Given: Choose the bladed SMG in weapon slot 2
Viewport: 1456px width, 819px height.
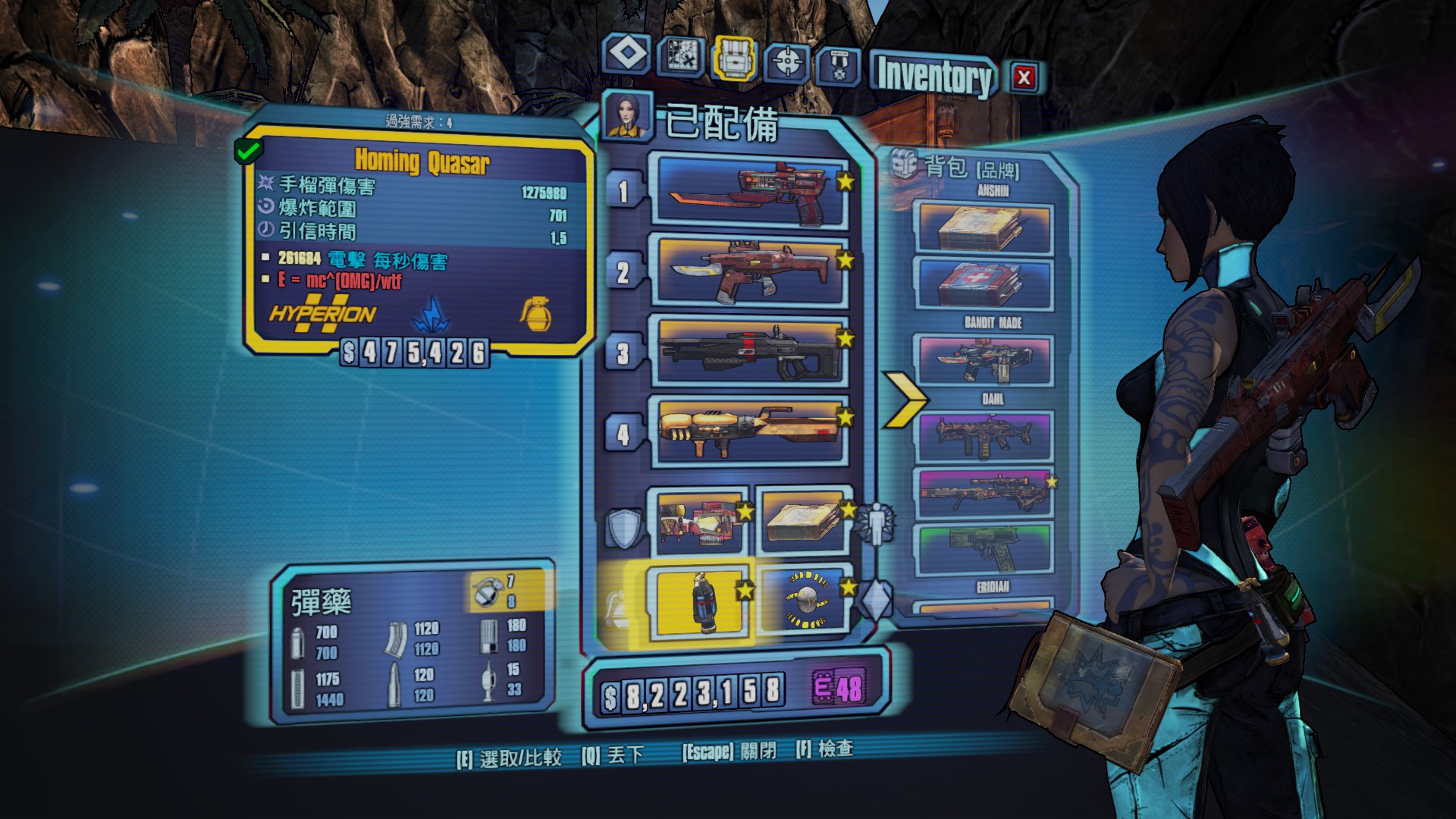Looking at the screenshot, I should click(x=749, y=271).
